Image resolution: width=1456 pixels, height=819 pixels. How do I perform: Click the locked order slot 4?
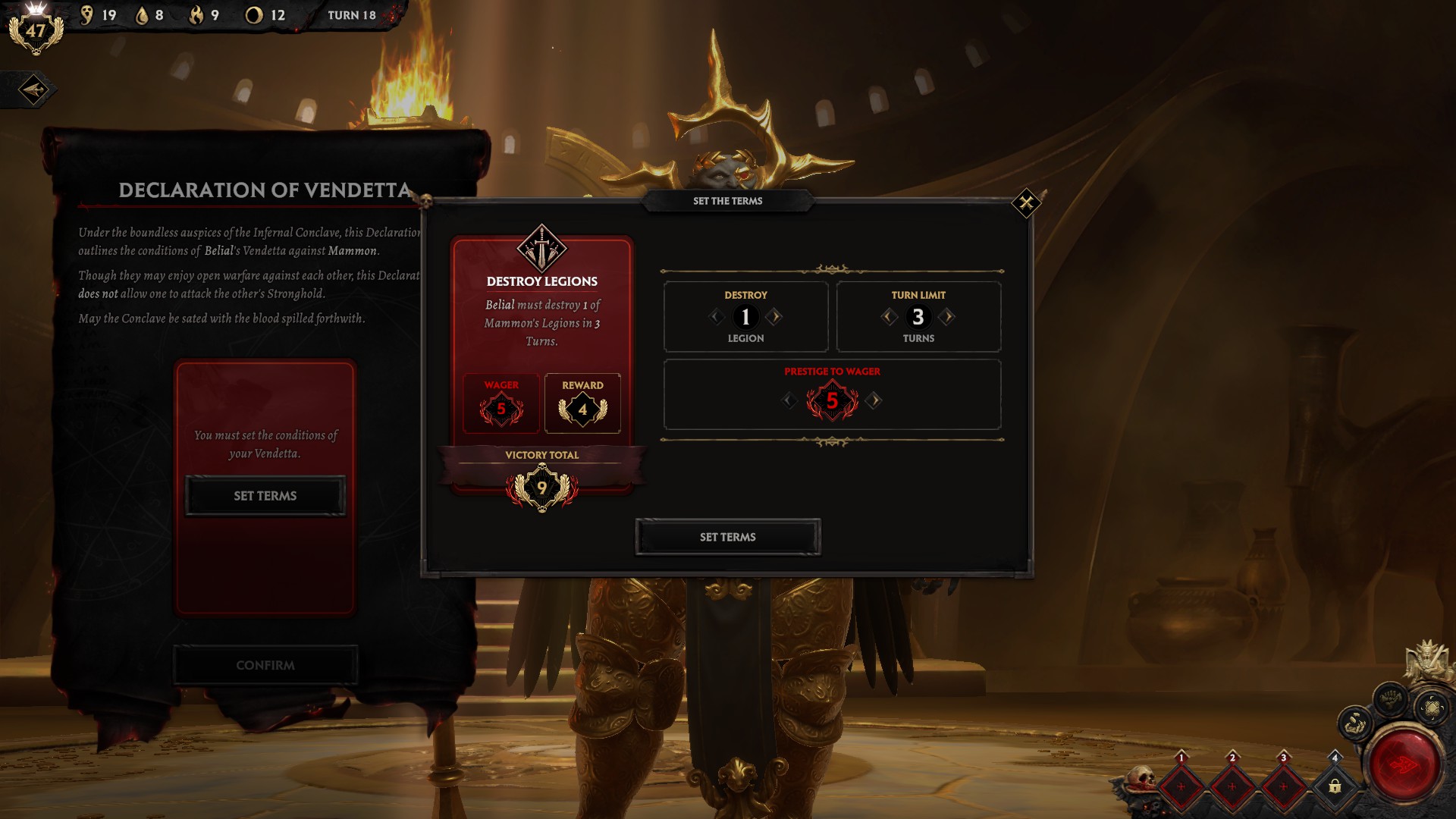pos(1335,786)
